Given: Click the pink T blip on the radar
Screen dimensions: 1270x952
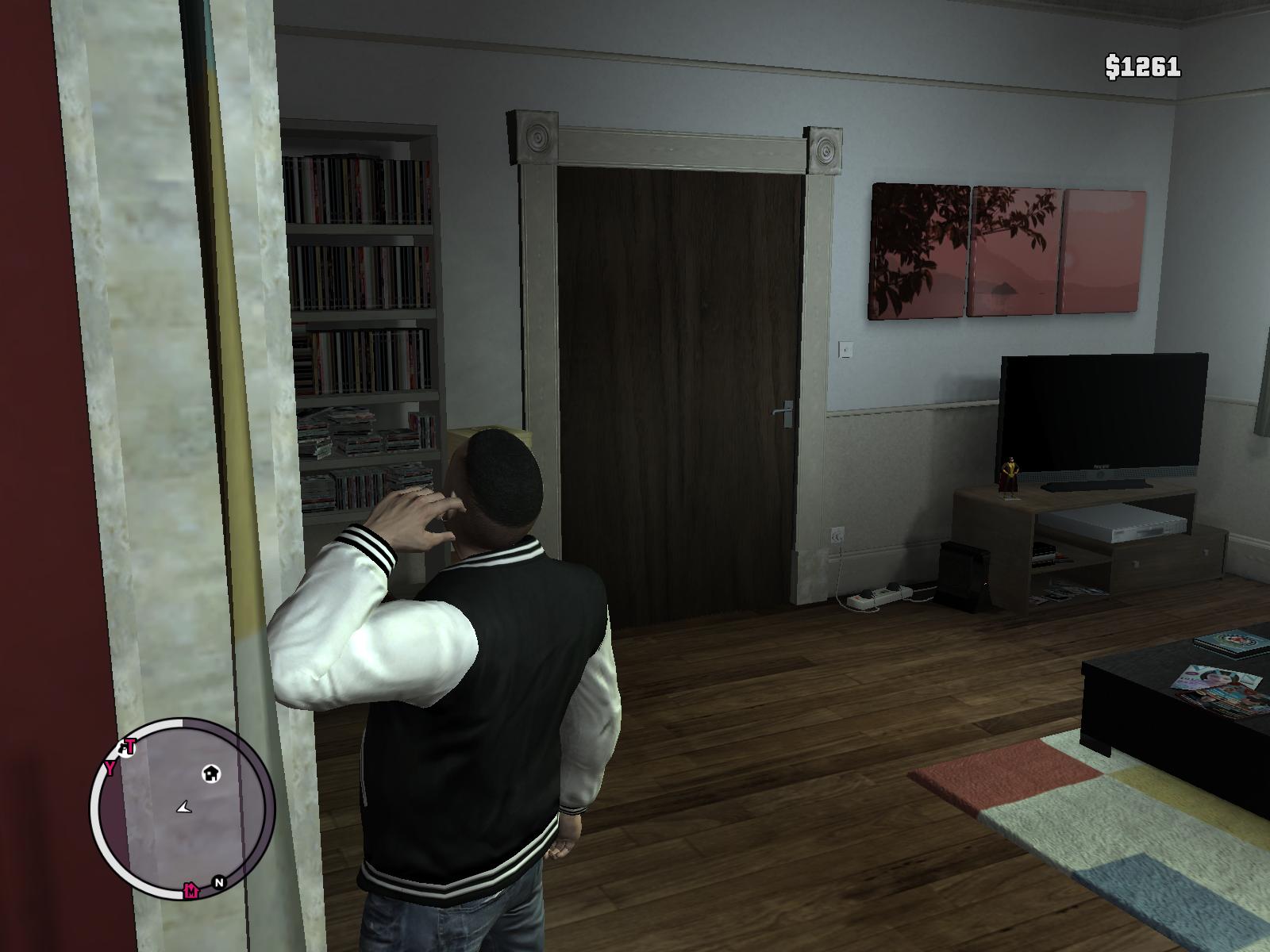Looking at the screenshot, I should coord(129,747).
